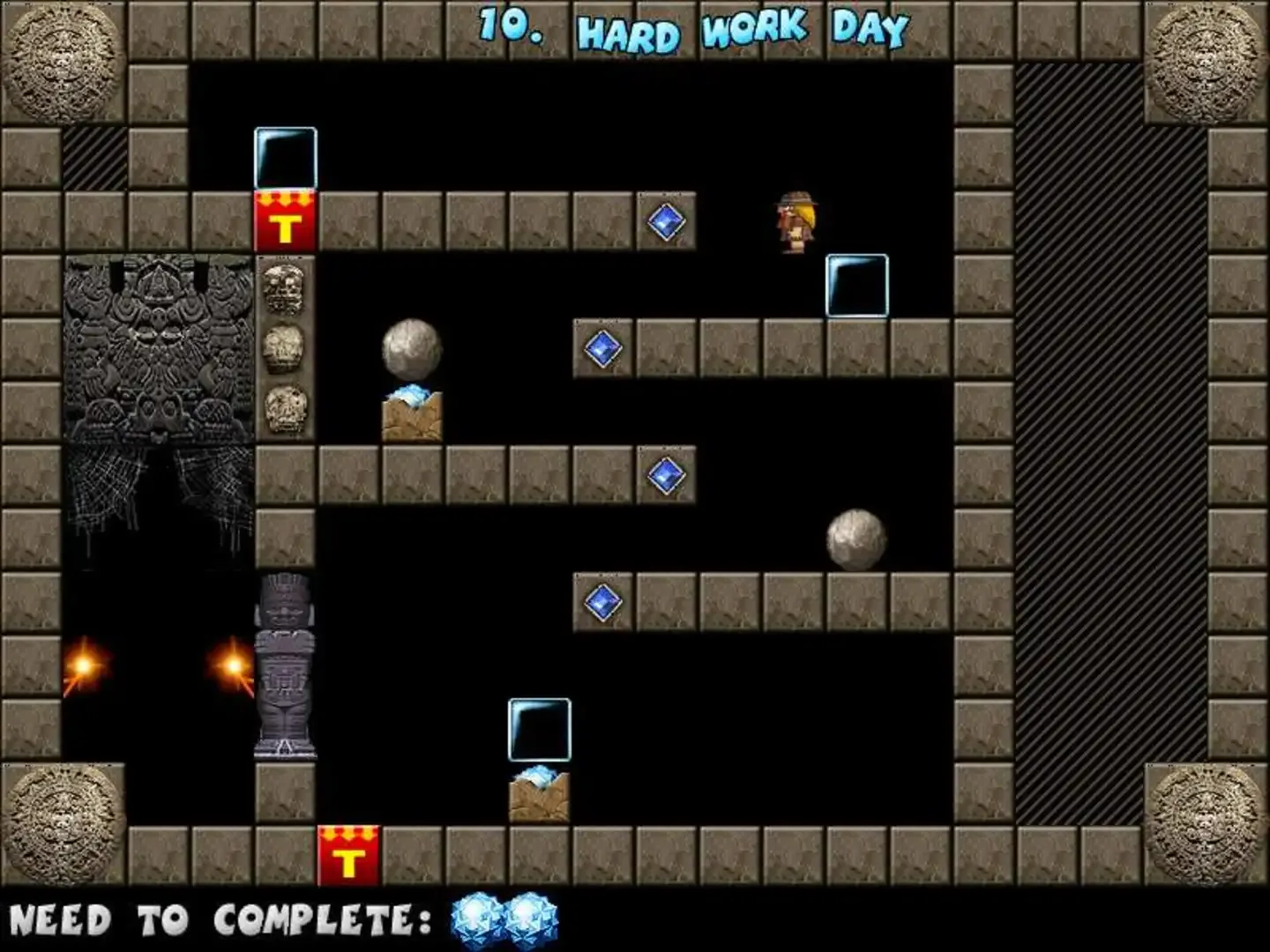The height and width of the screenshot is (952, 1270).
Task: Click the sapphire above the right boulder
Action: tap(666, 473)
